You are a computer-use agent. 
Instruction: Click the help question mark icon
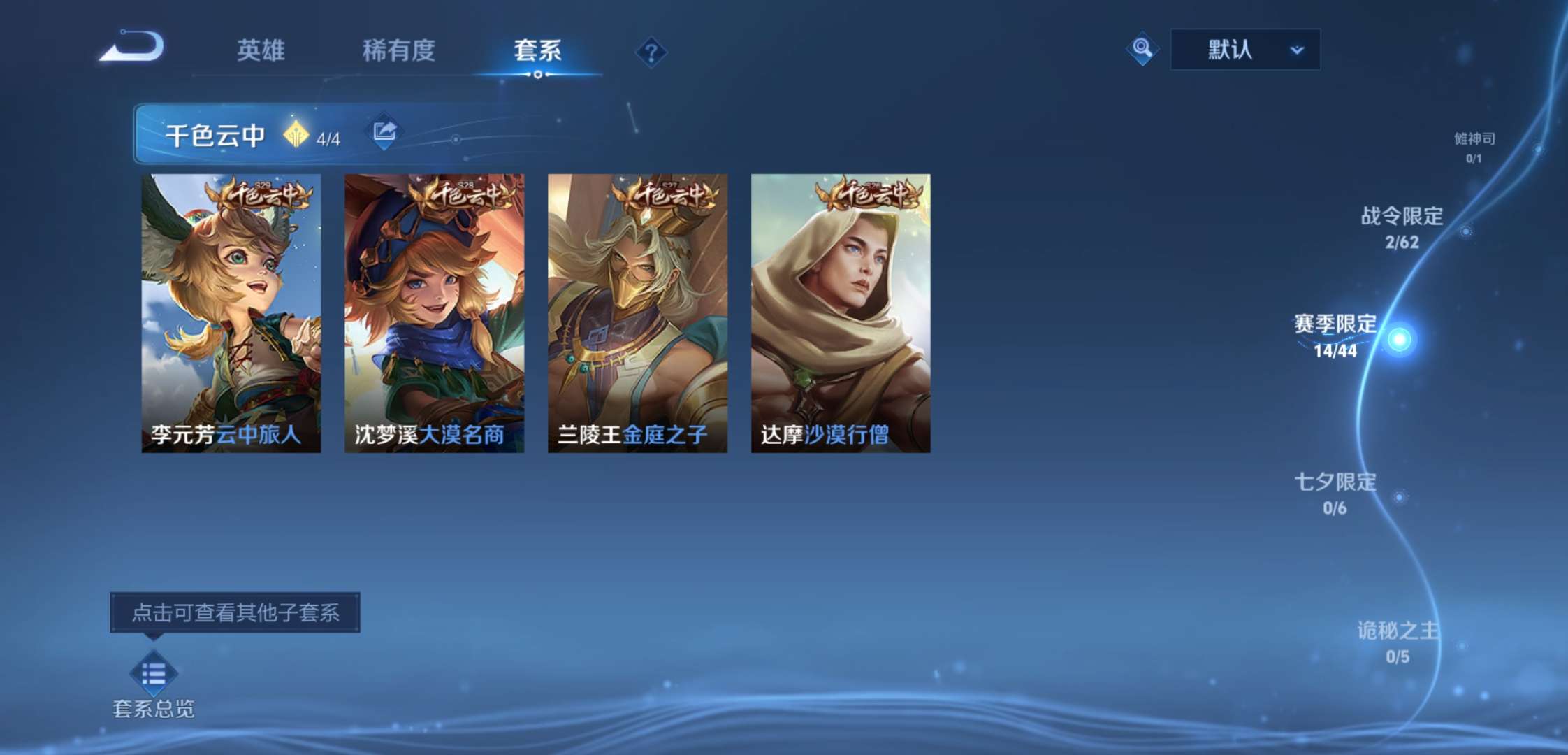[651, 52]
